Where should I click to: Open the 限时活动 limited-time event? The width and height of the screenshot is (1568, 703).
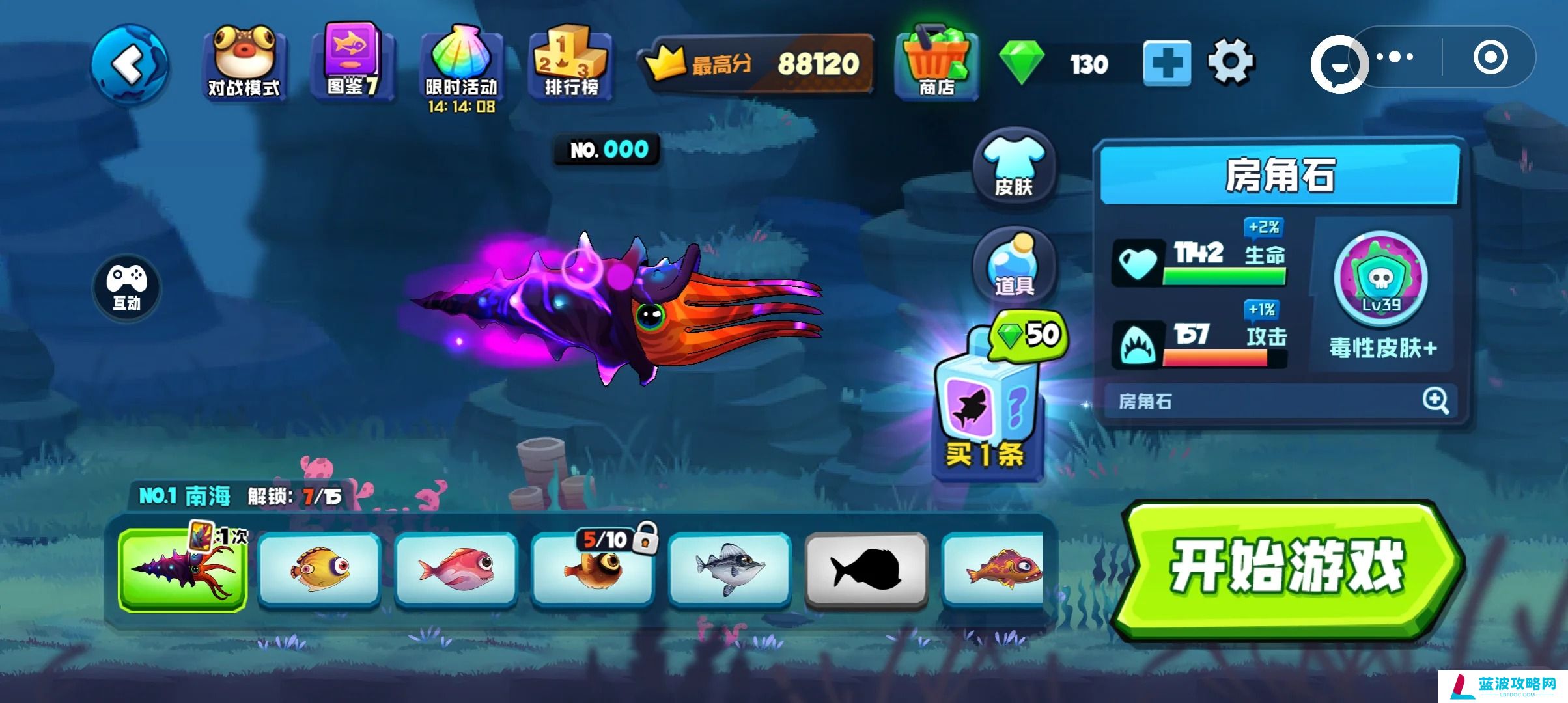tap(461, 65)
